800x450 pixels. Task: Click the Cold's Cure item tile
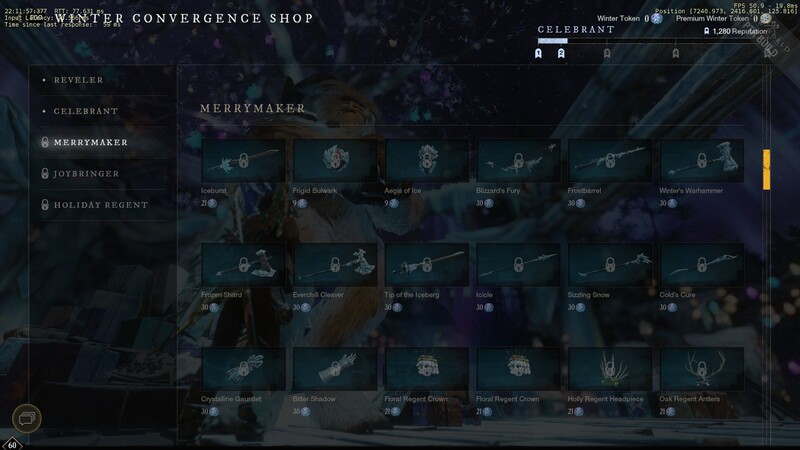701,265
